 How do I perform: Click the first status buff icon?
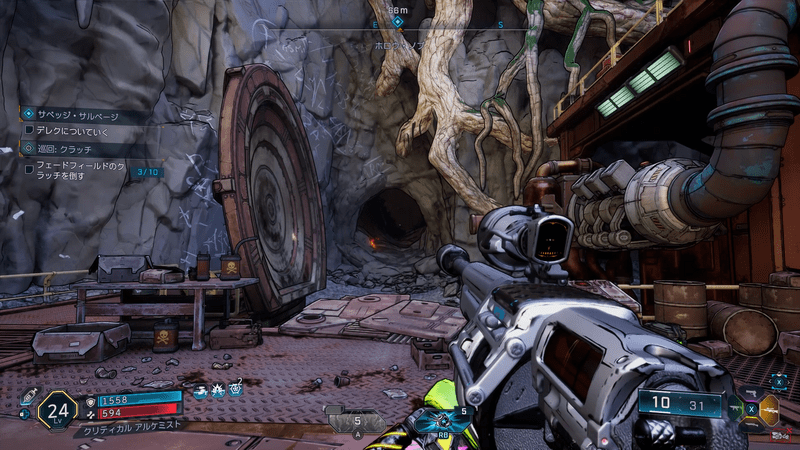[x=201, y=391]
